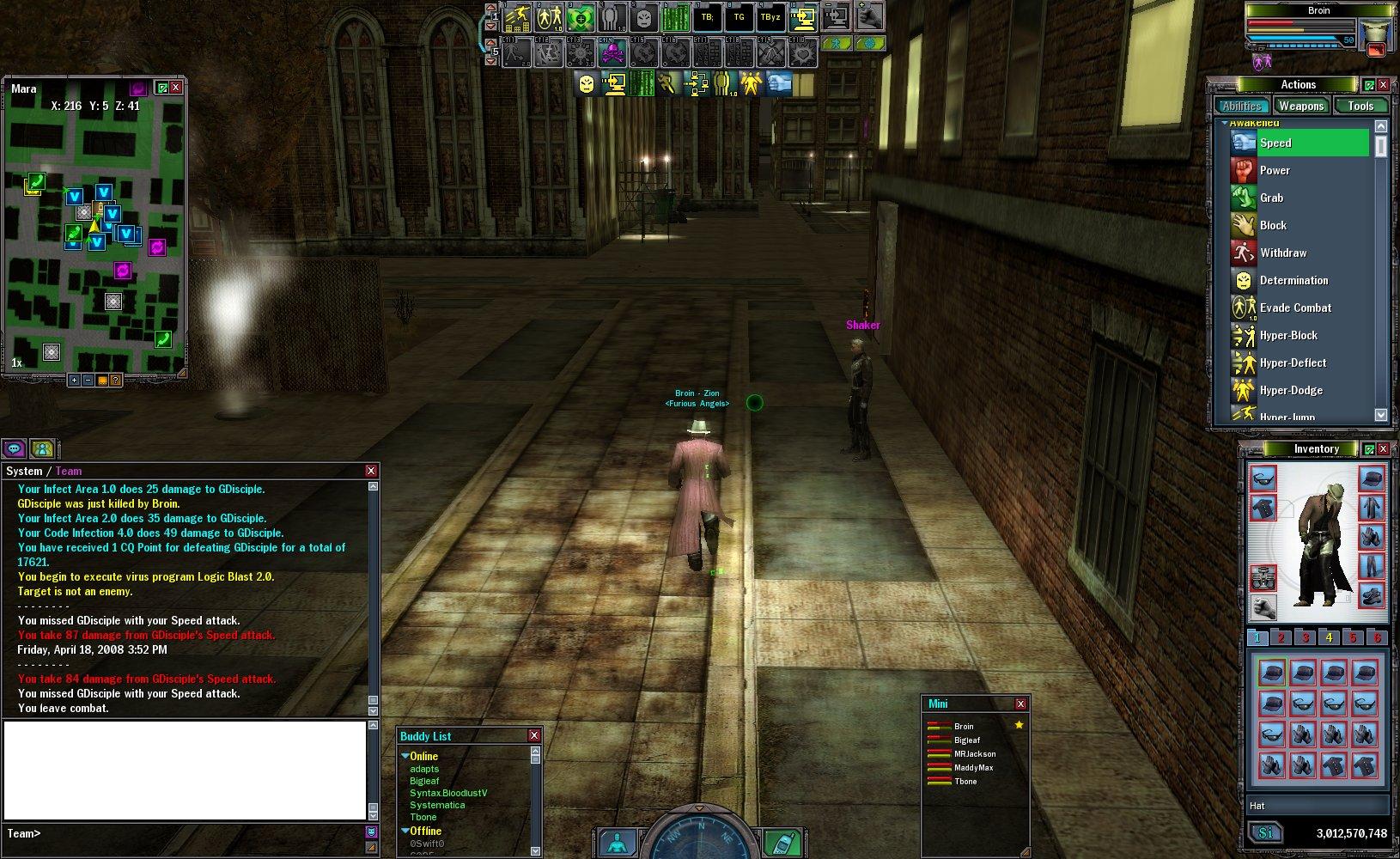Collapse the Online buddies group
The height and width of the screenshot is (859, 1400).
tap(405, 756)
